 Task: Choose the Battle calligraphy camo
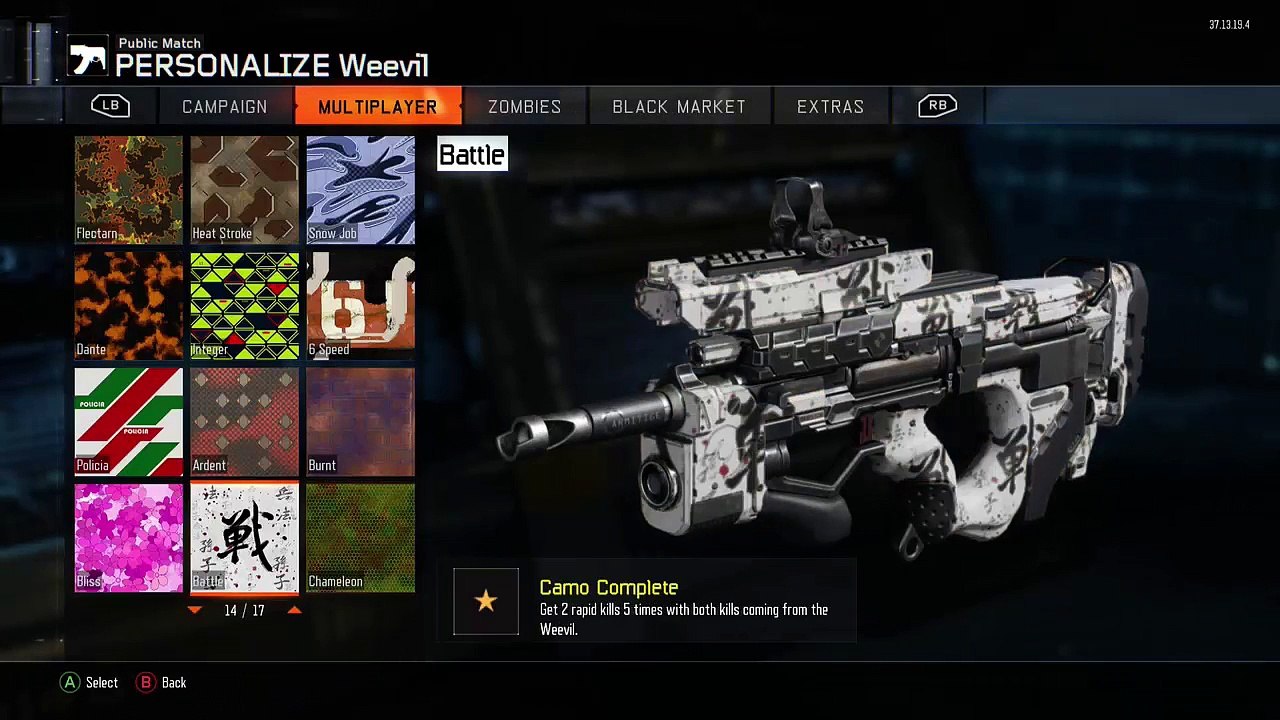[245, 538]
